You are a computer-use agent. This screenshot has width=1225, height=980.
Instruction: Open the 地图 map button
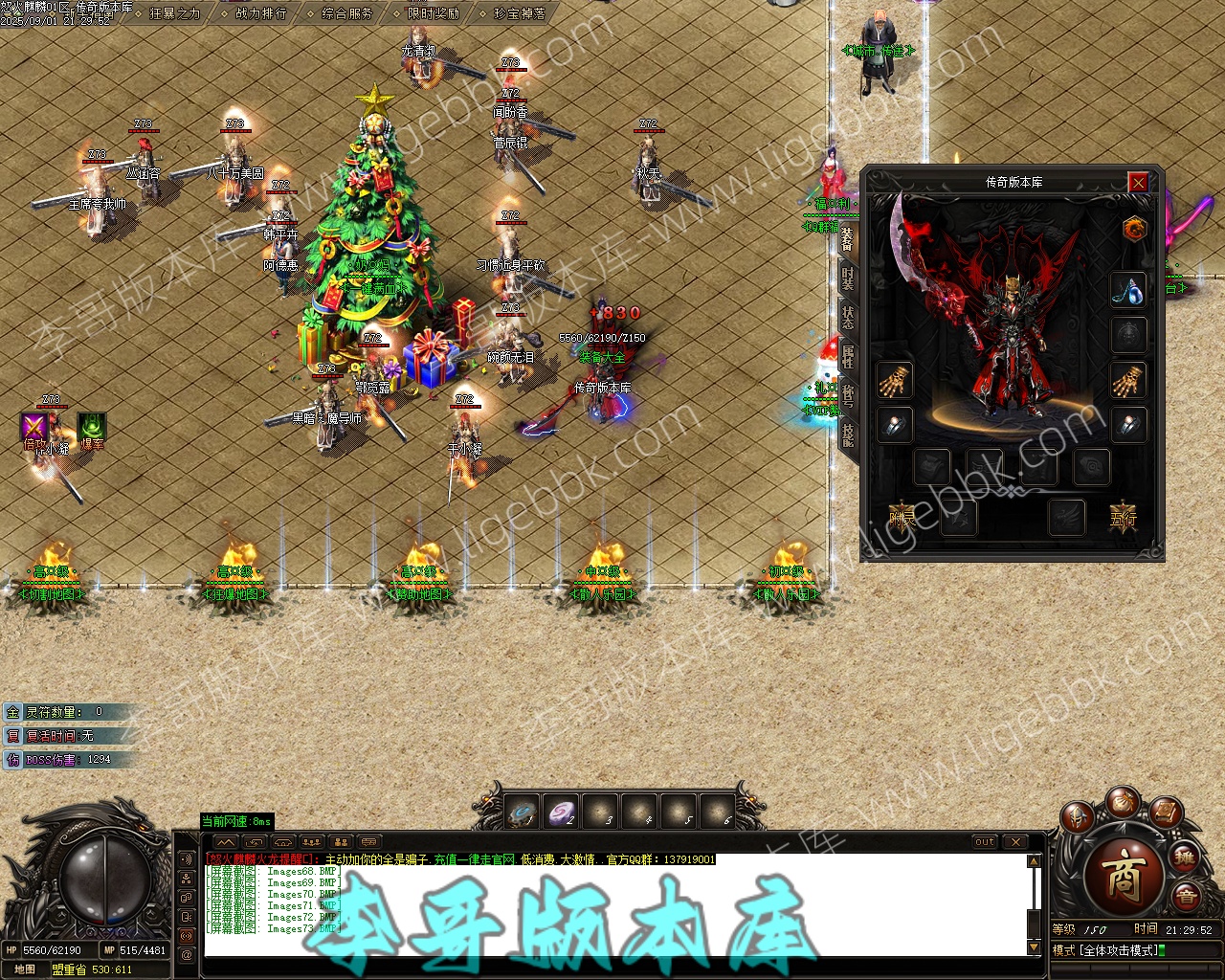pos(24,969)
